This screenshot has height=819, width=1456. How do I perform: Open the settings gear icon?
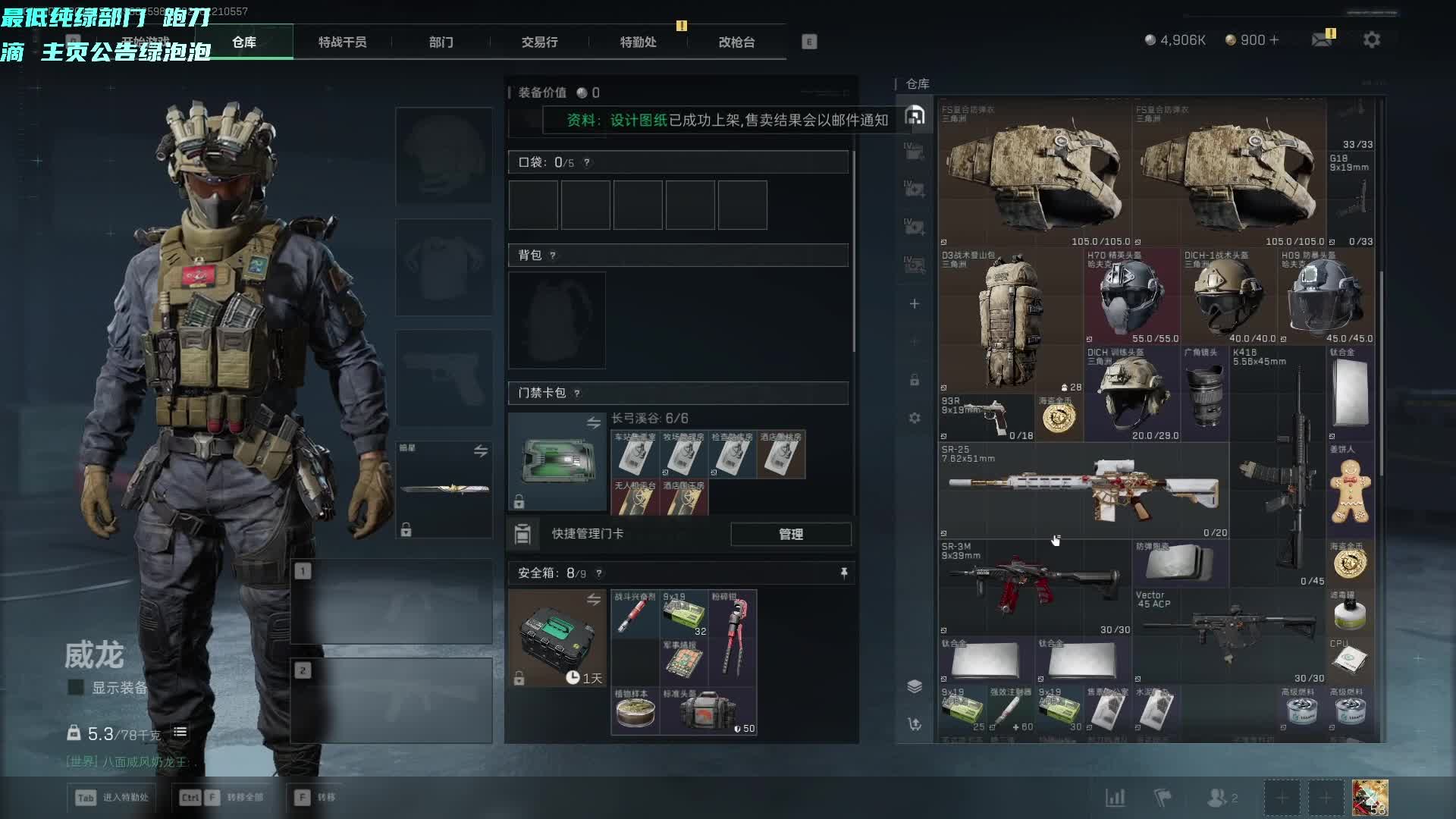click(1371, 39)
